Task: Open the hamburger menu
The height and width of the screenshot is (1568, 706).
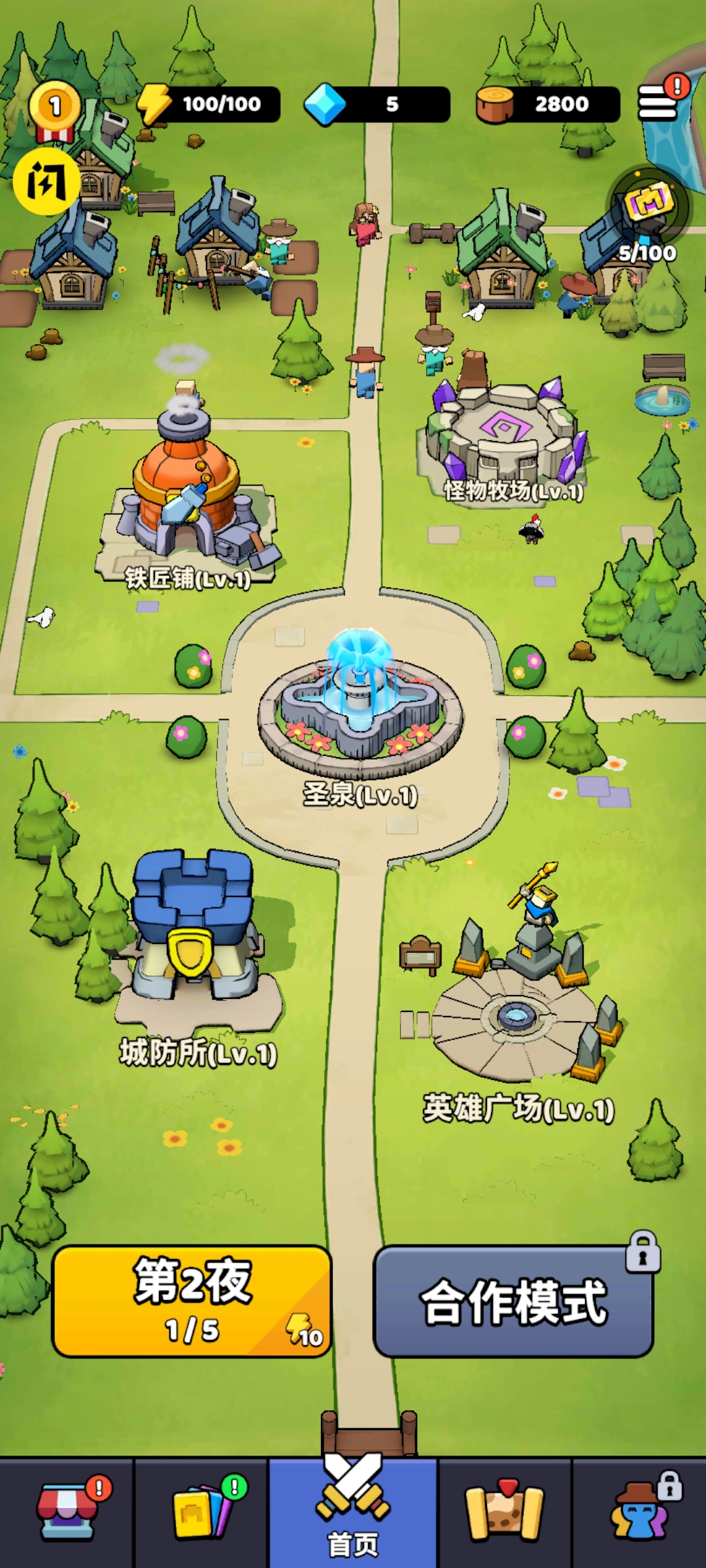Action: pos(657,103)
